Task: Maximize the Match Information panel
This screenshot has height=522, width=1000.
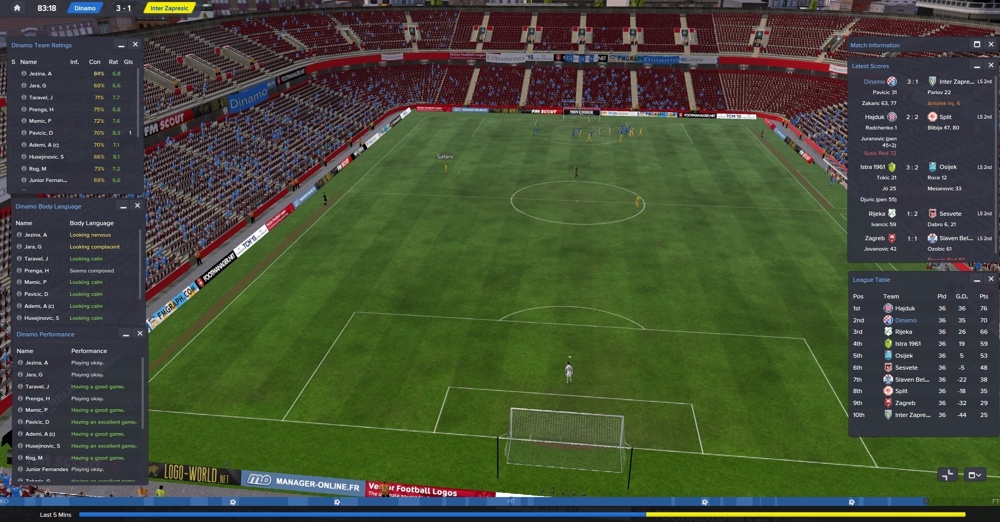Action: (x=977, y=45)
